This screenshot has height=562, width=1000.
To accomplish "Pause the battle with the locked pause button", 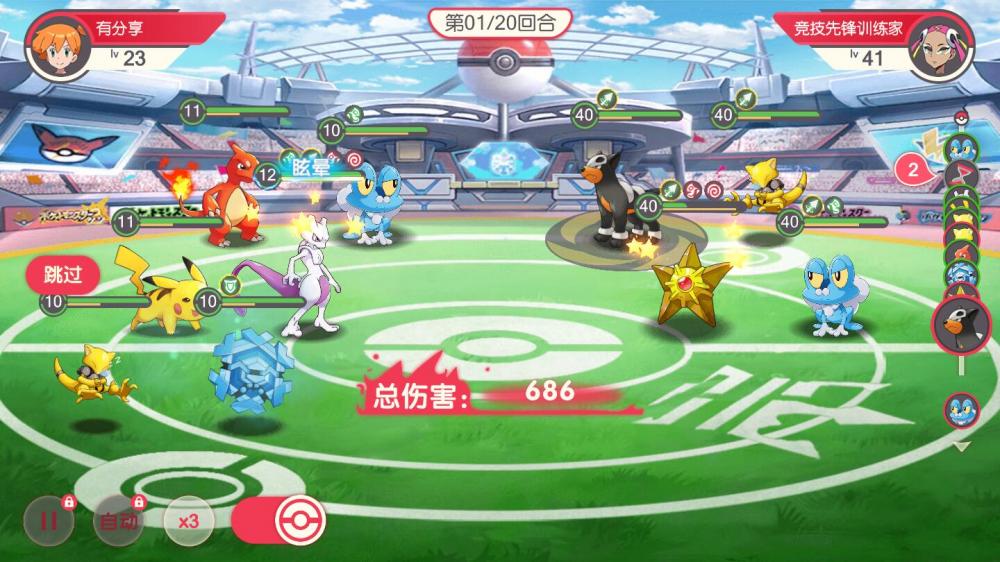I will (x=48, y=520).
